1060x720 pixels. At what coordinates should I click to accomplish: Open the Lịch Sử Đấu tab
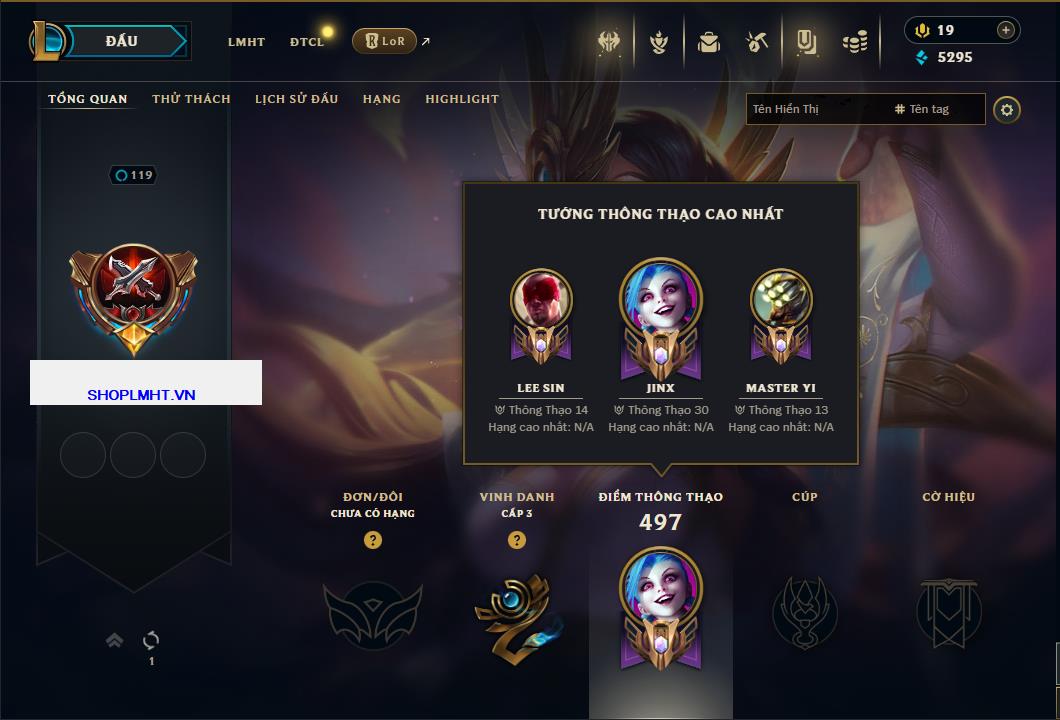pos(296,99)
